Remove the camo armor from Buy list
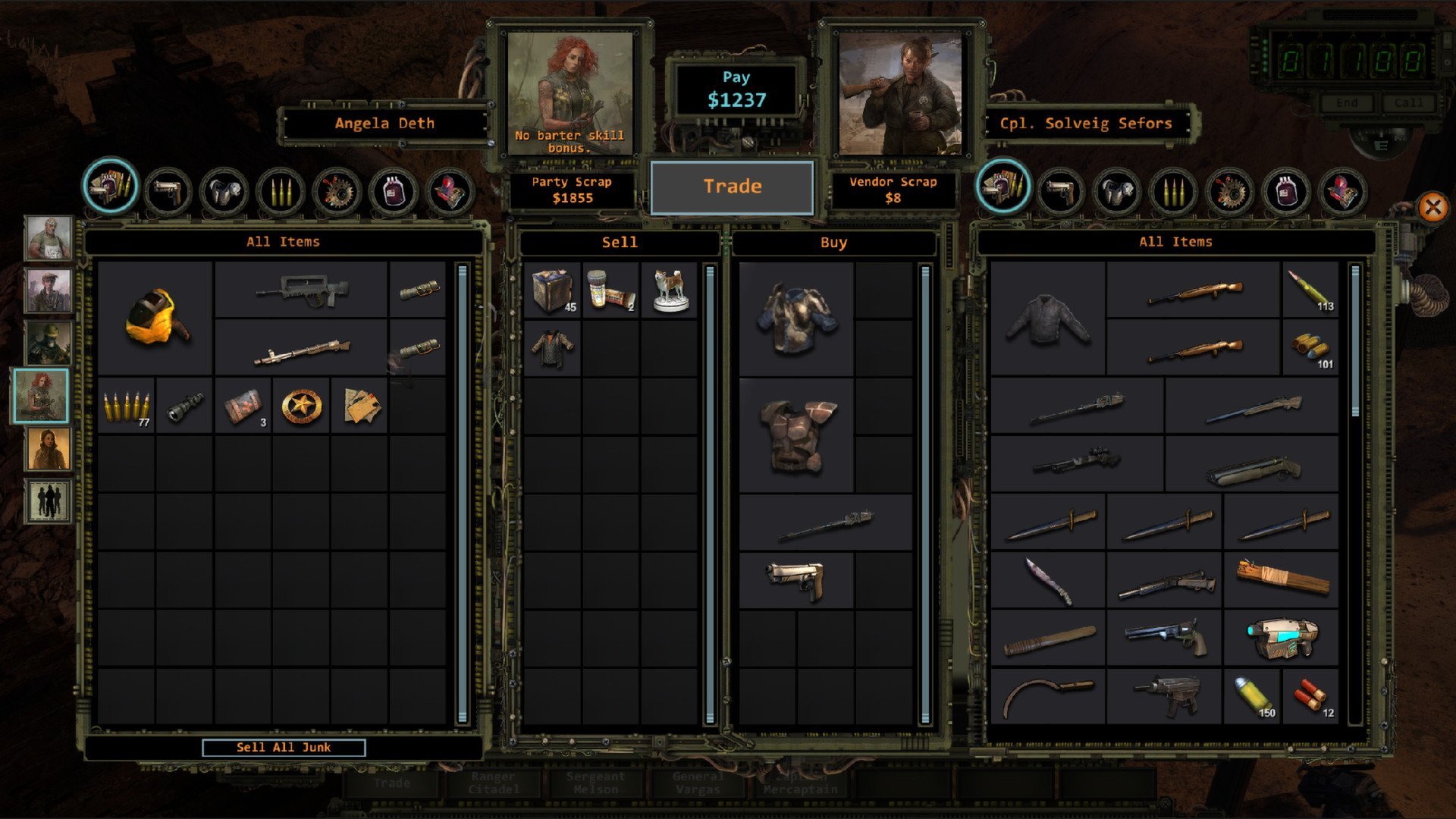Image resolution: width=1456 pixels, height=819 pixels. tap(796, 318)
